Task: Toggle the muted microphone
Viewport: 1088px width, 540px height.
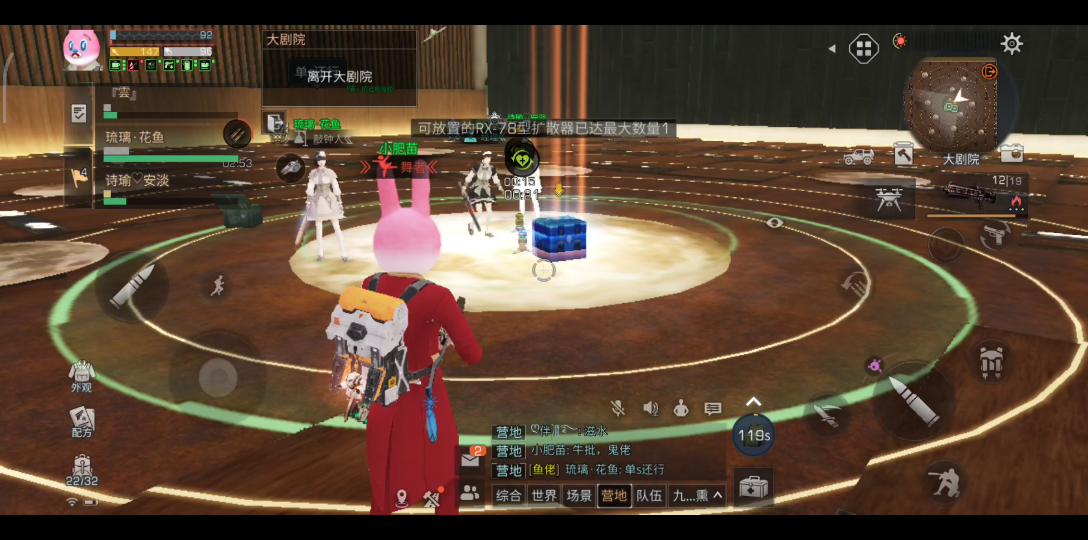Action: pos(619,408)
